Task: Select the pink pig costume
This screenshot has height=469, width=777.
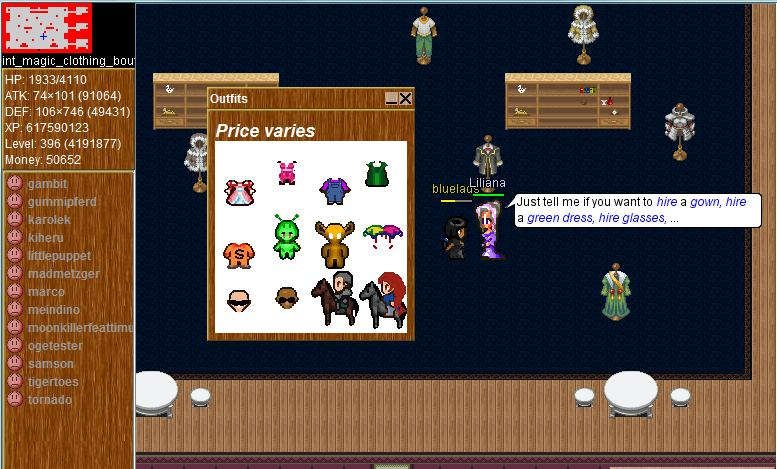Action: (x=287, y=172)
